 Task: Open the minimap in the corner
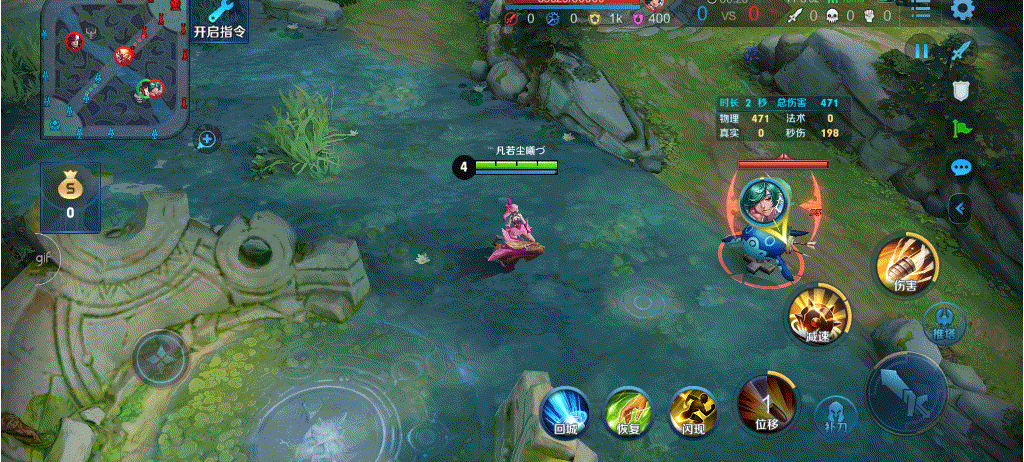click(115, 68)
